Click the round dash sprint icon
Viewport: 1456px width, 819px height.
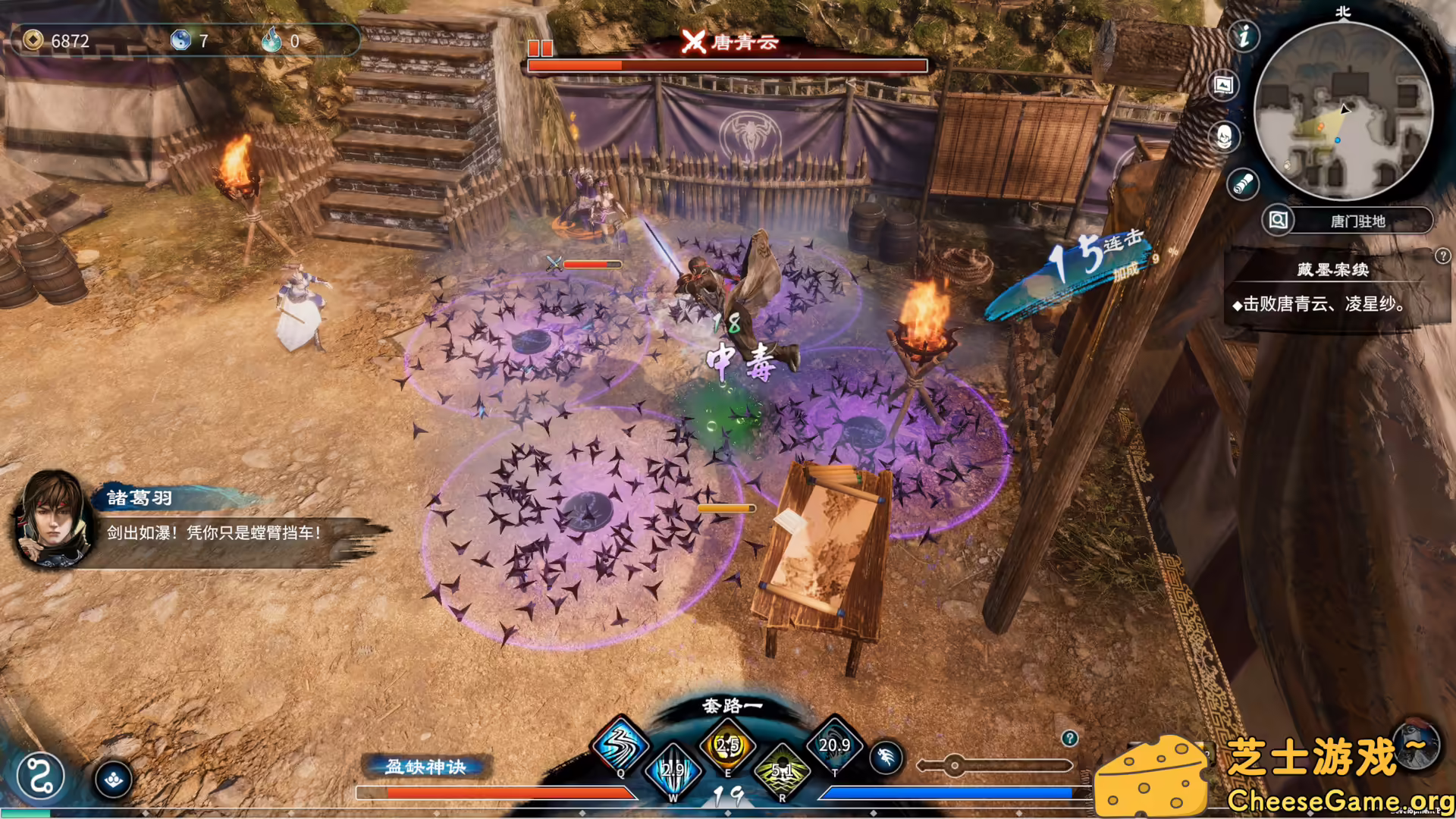[886, 757]
